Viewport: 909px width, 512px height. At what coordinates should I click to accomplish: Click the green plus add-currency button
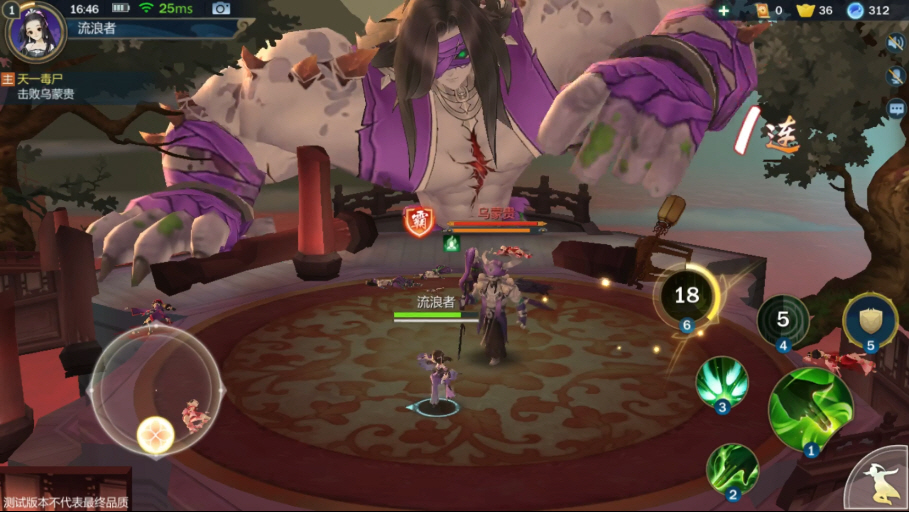point(724,10)
